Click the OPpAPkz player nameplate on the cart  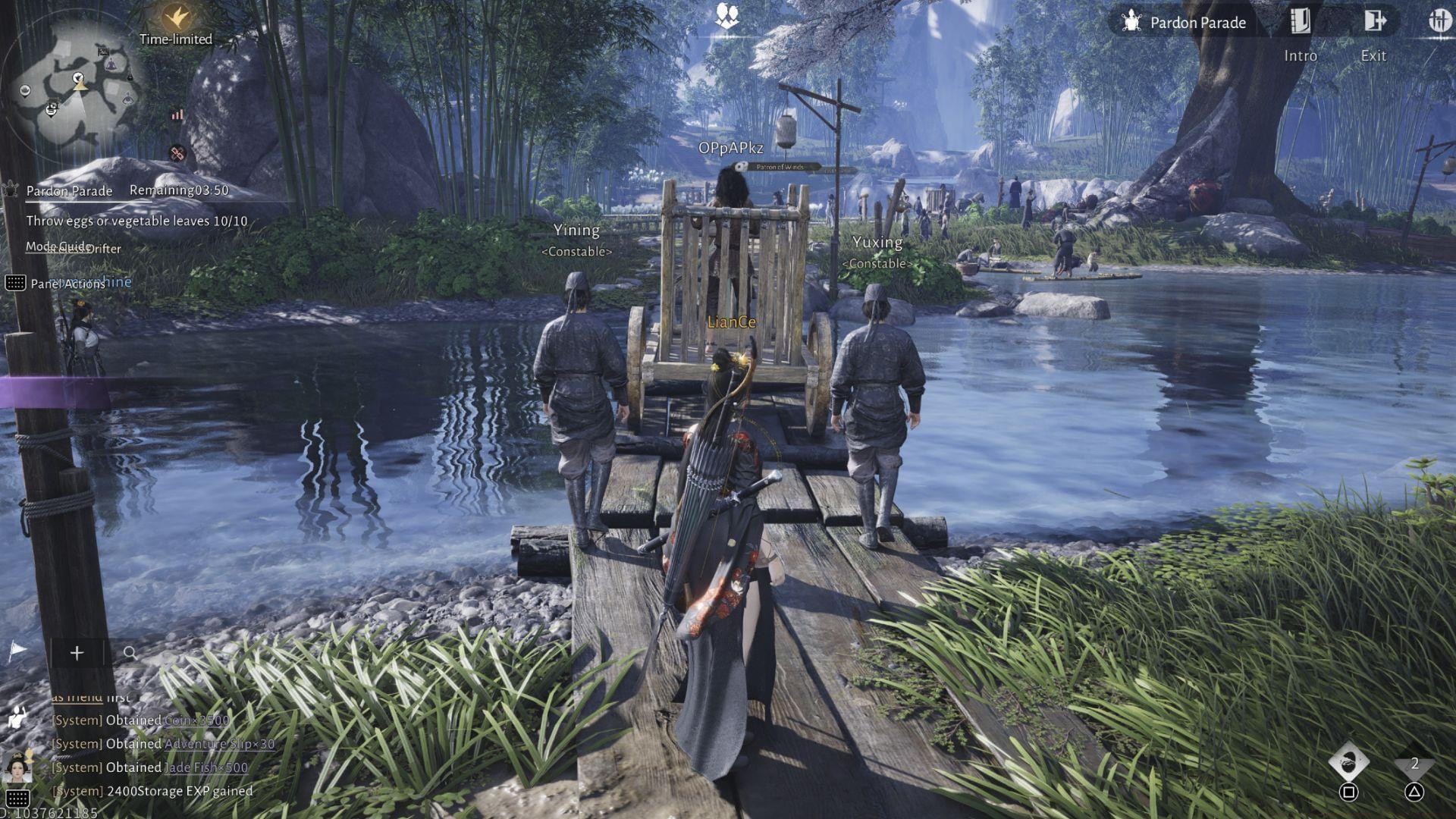click(733, 149)
